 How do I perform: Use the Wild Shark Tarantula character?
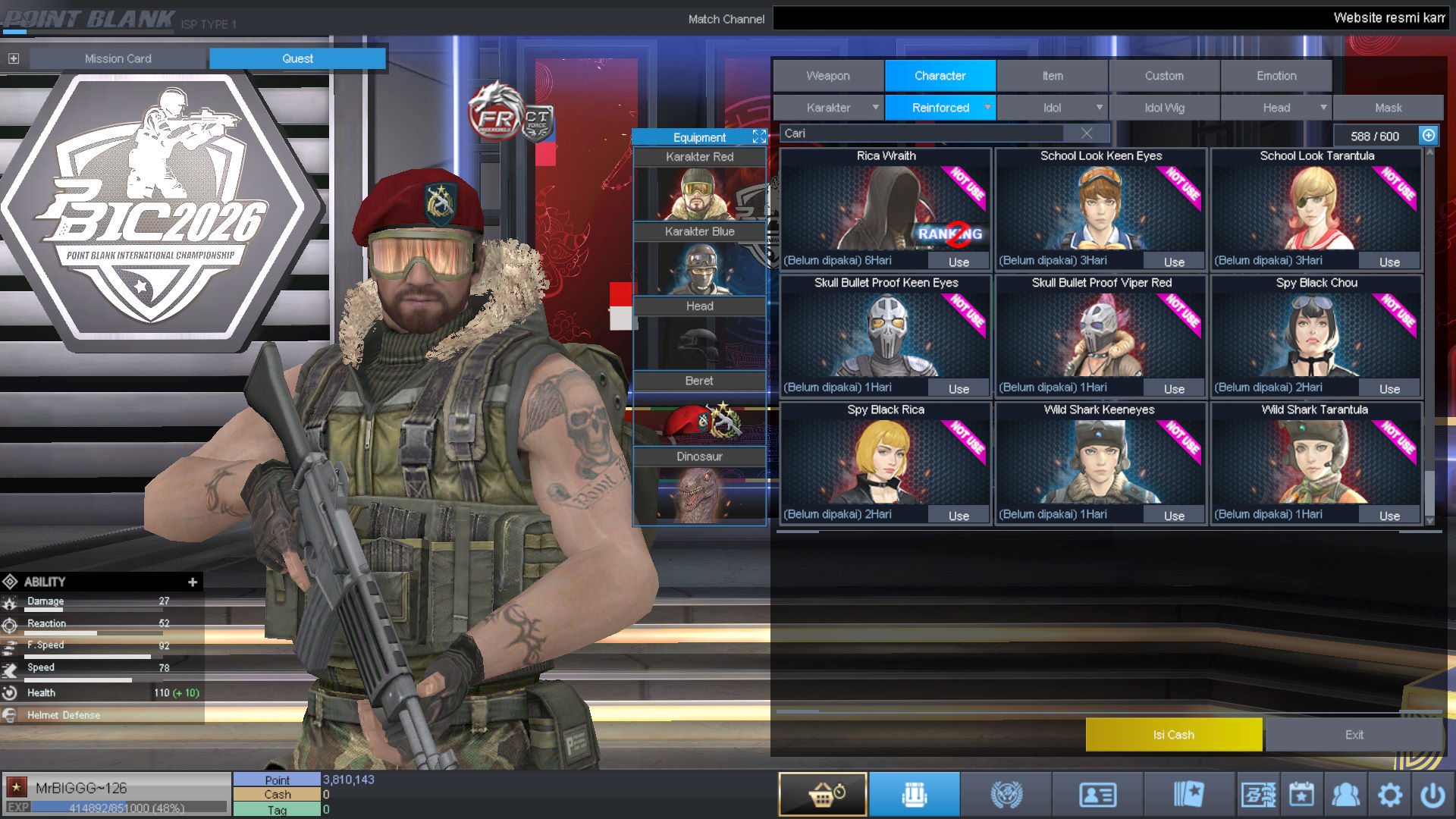1389,516
